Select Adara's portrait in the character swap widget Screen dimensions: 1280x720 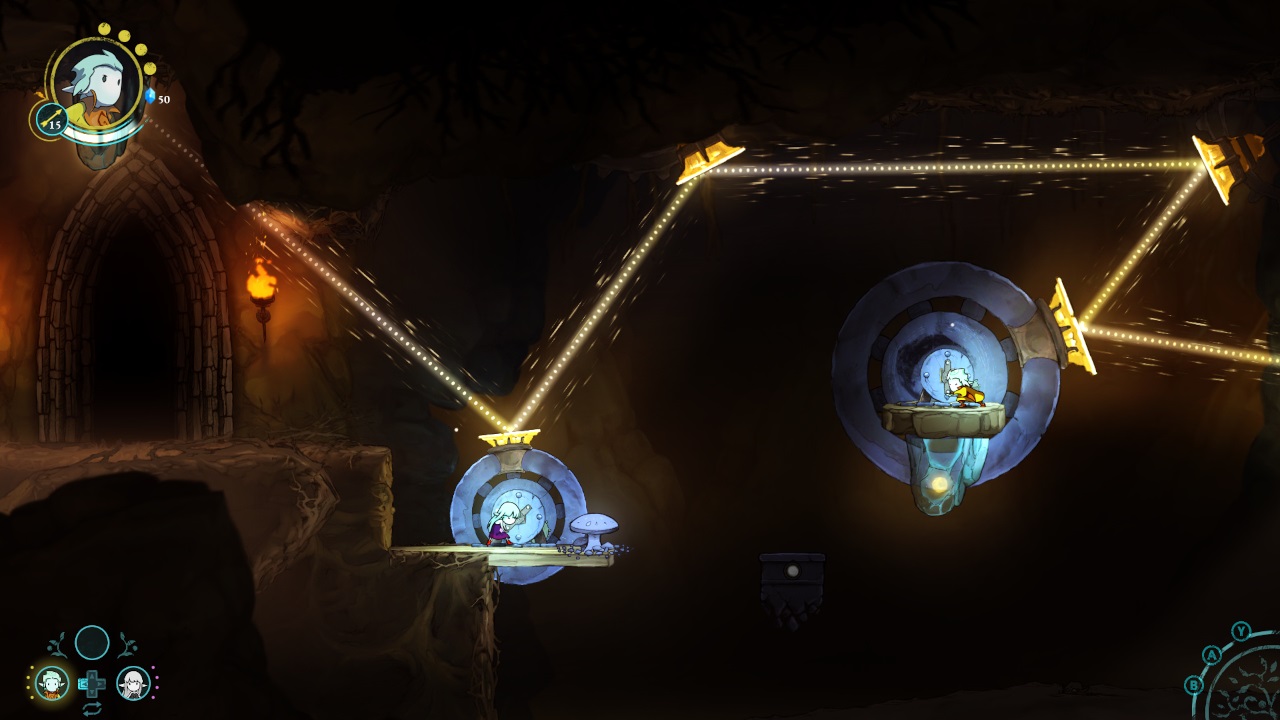(132, 683)
